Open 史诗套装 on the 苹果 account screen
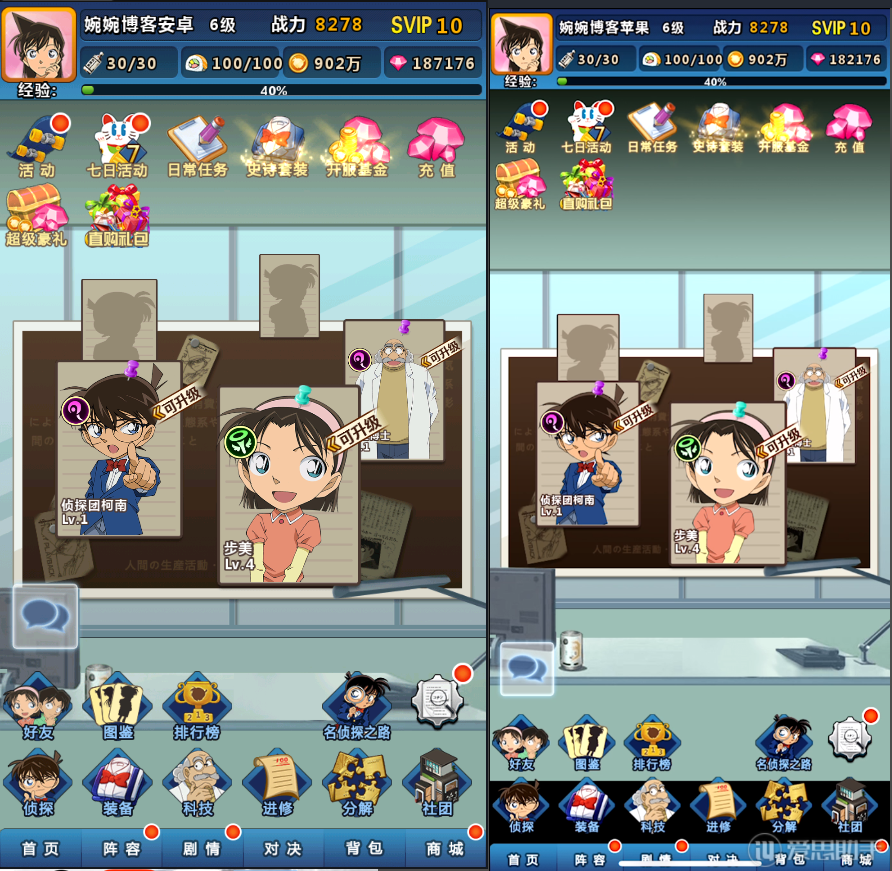This screenshot has height=871, width=892. click(x=718, y=127)
